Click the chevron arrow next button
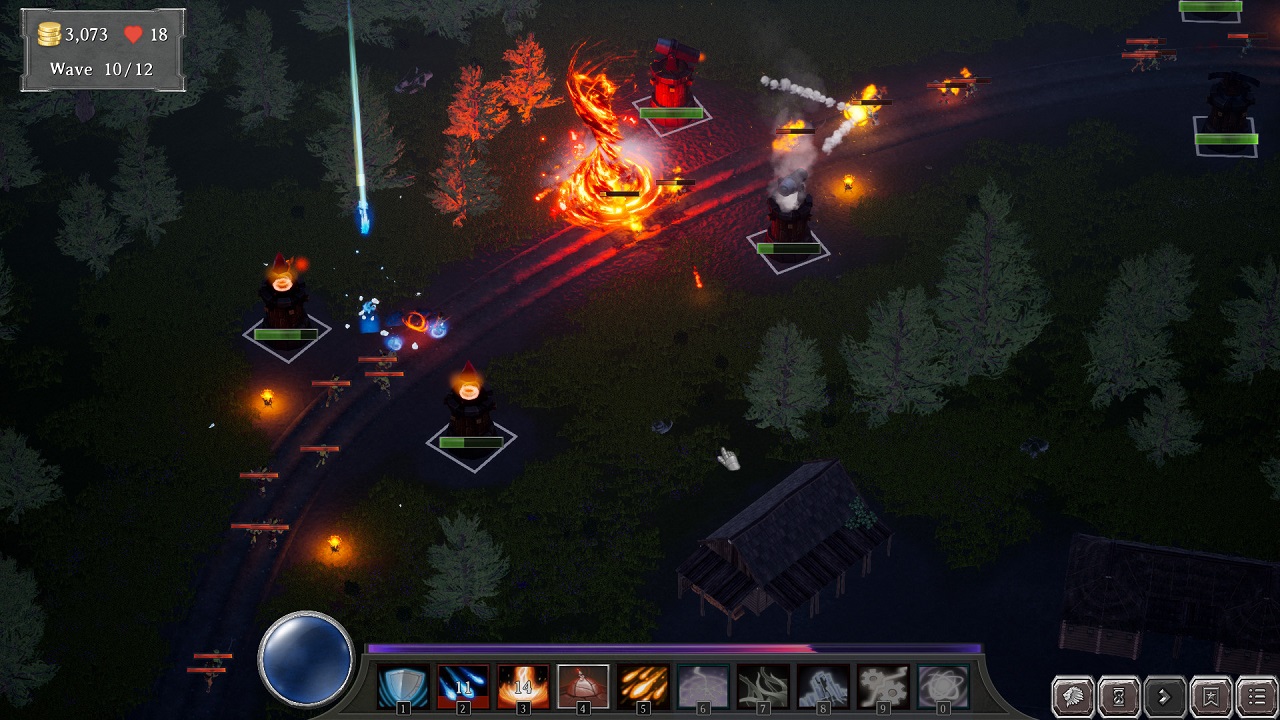This screenshot has height=720, width=1280. [1164, 695]
